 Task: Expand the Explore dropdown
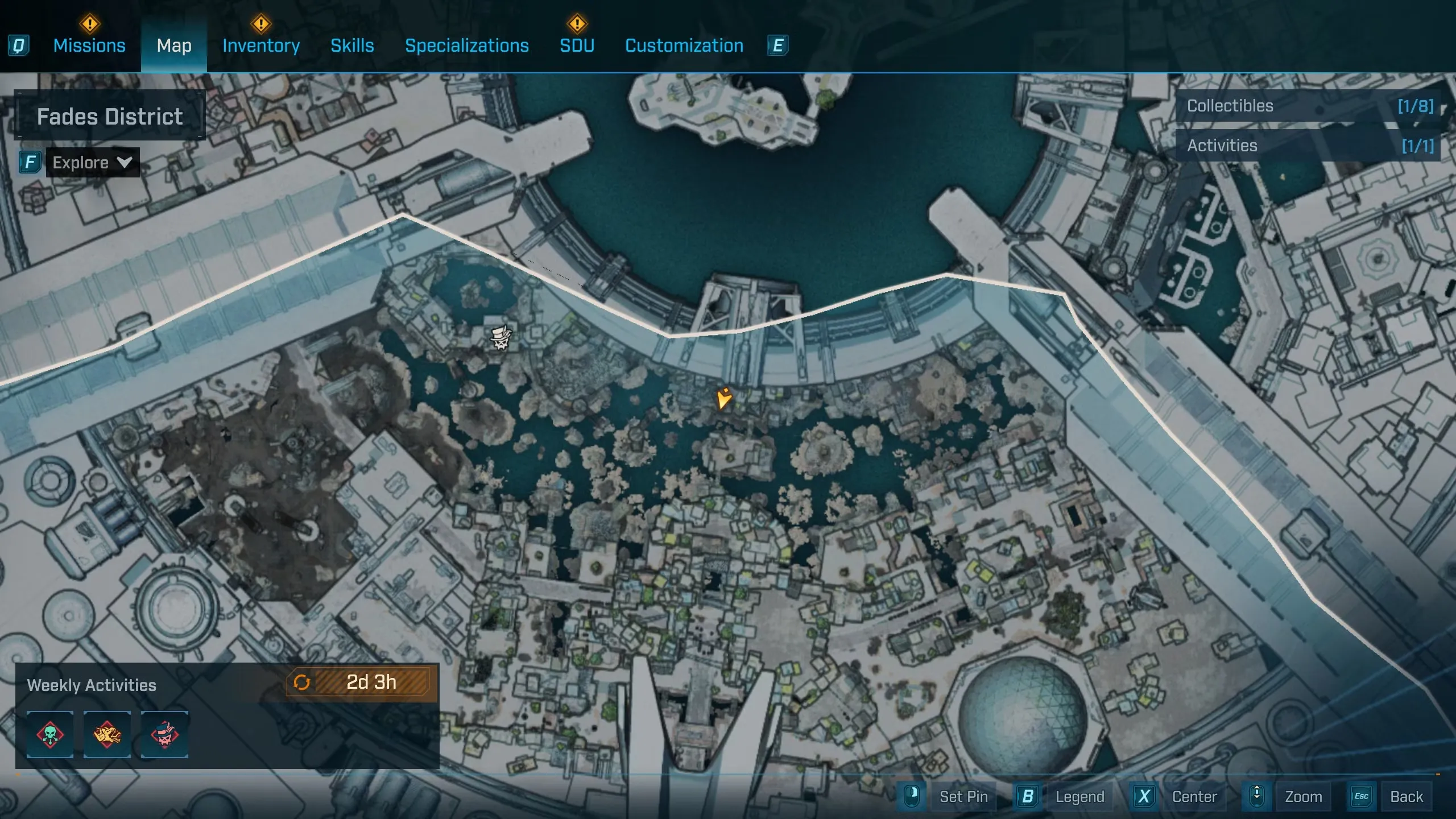92,163
